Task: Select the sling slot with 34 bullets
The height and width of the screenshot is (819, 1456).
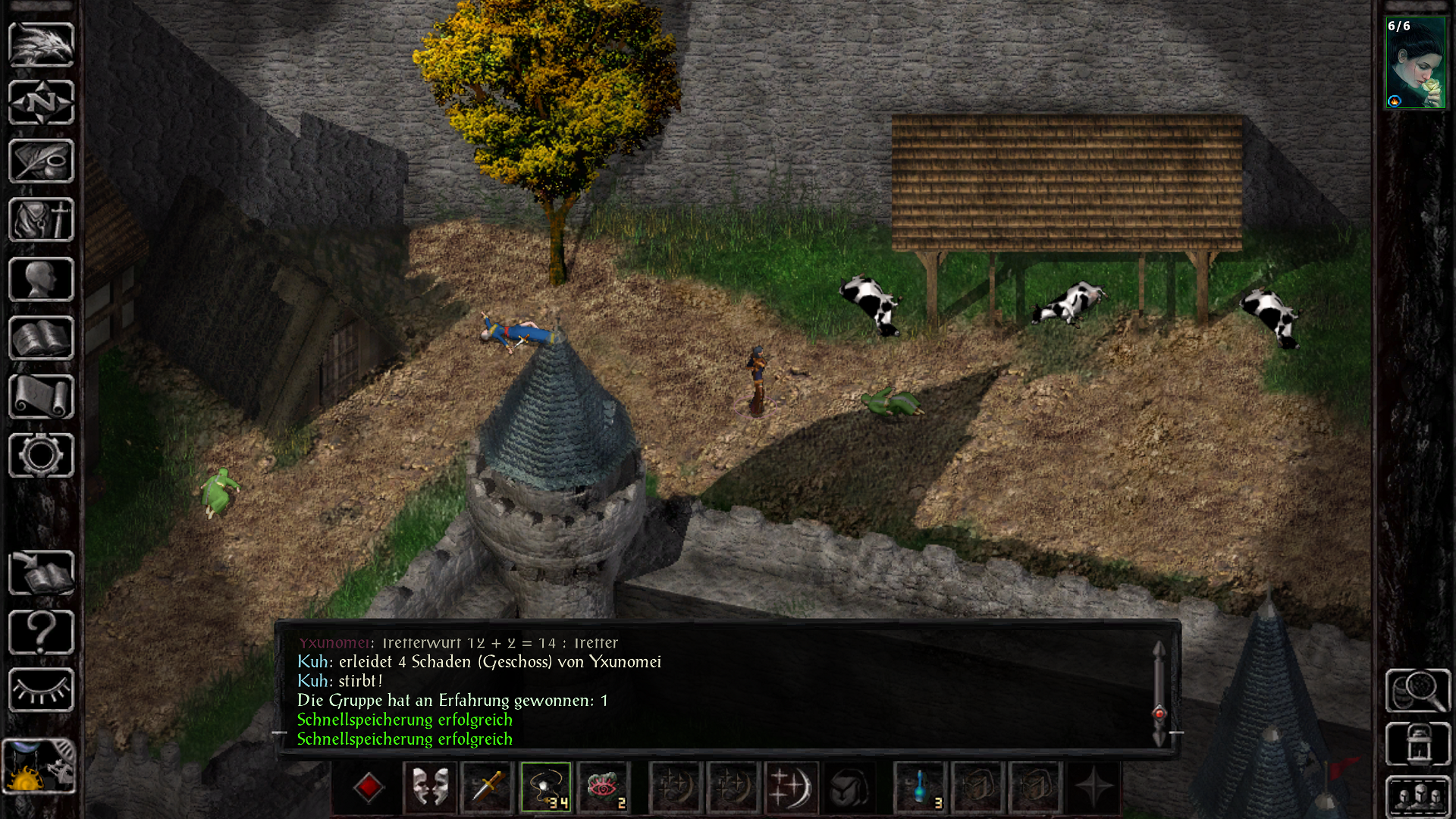Action: pos(546,787)
